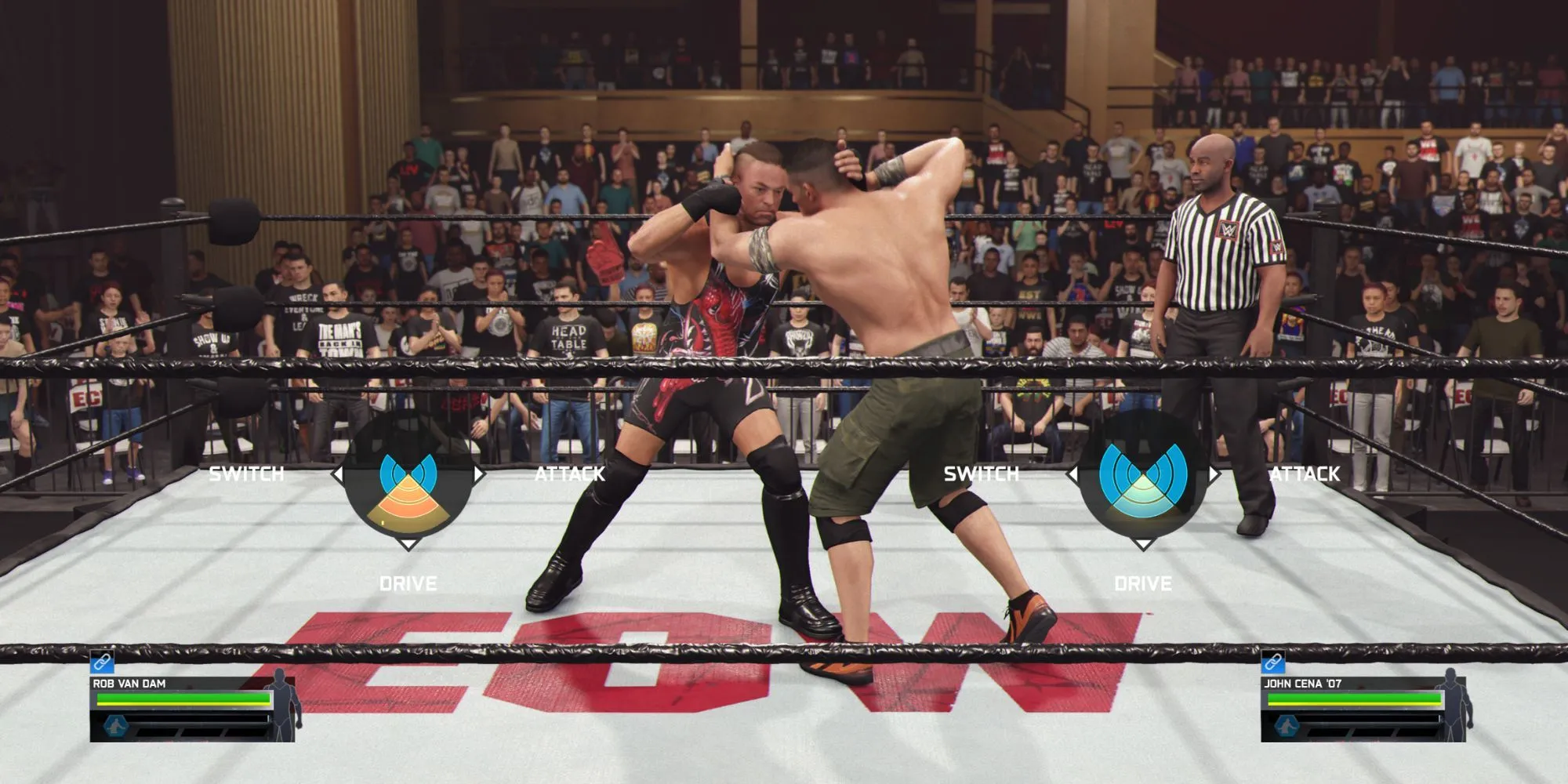Image resolution: width=1568 pixels, height=784 pixels.
Task: Click John Cena '07's blue momentum icon
Action: click(x=1287, y=726)
